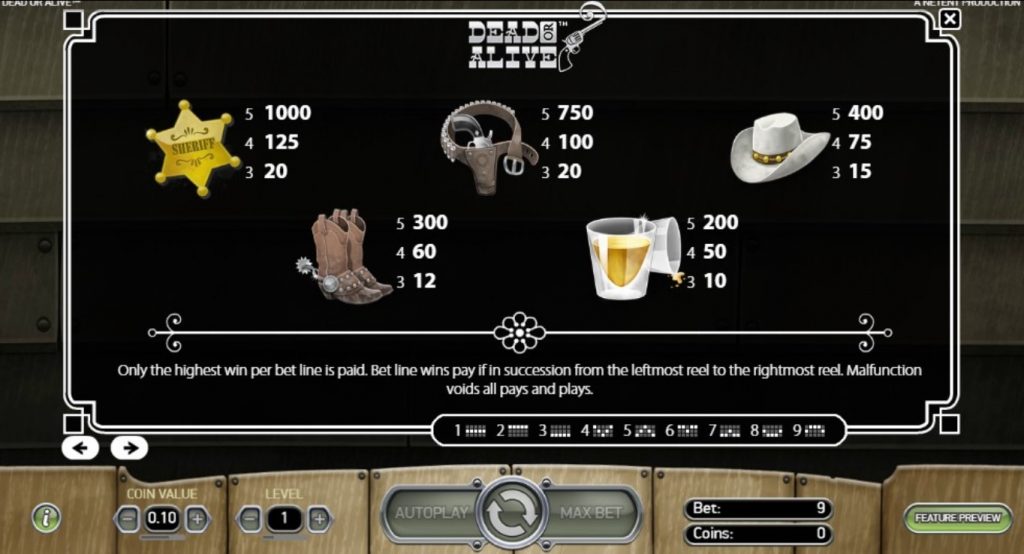The image size is (1024, 554).
Task: Start Autoplay mode
Action: coord(432,513)
